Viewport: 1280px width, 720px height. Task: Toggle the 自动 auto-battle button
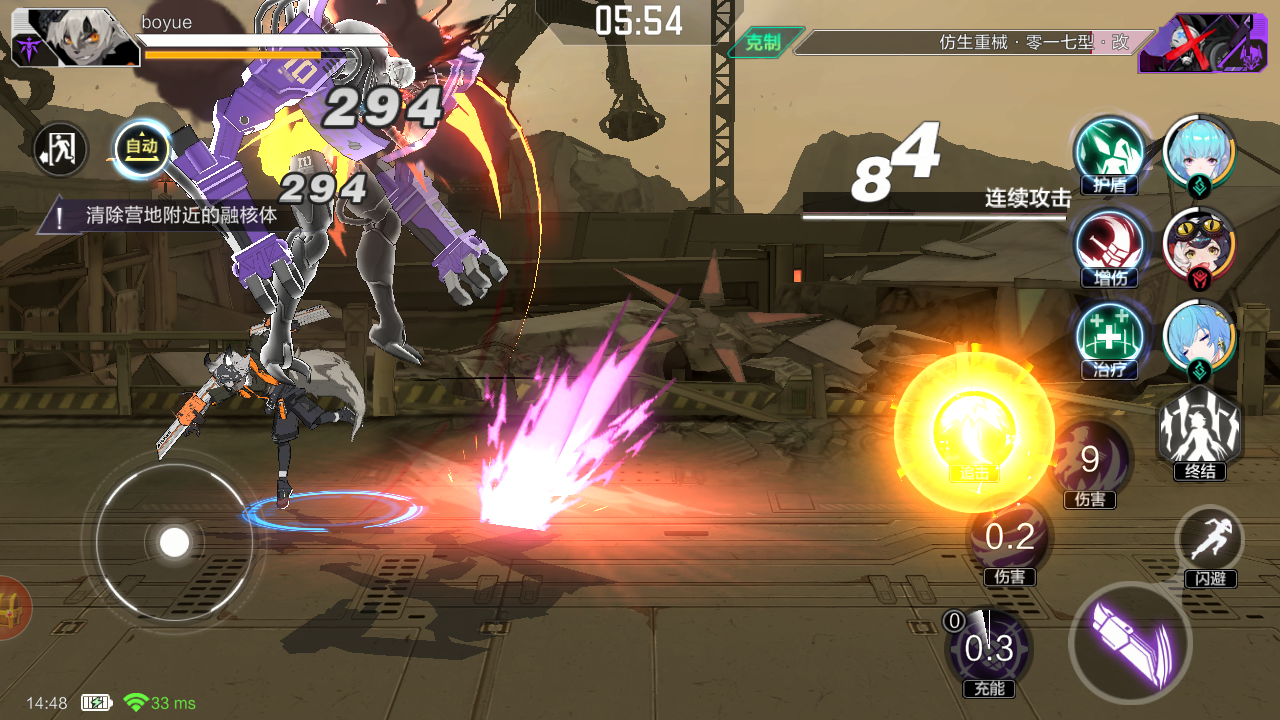[141, 148]
